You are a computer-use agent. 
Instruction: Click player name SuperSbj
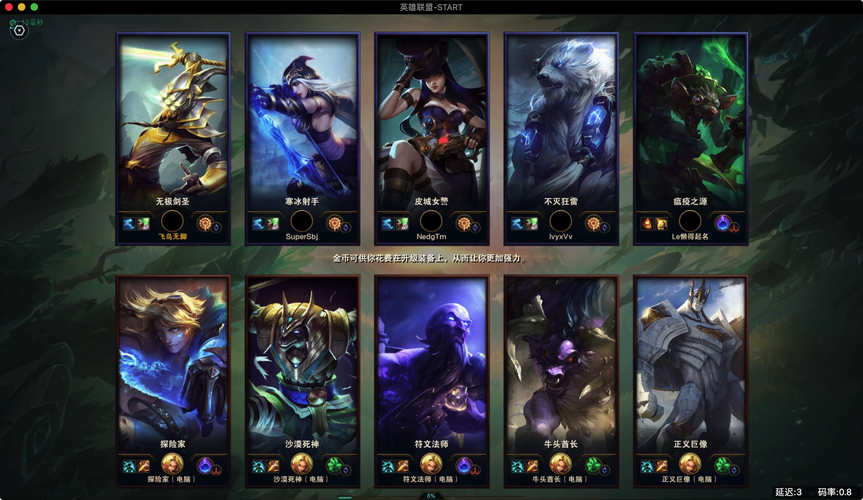[301, 237]
